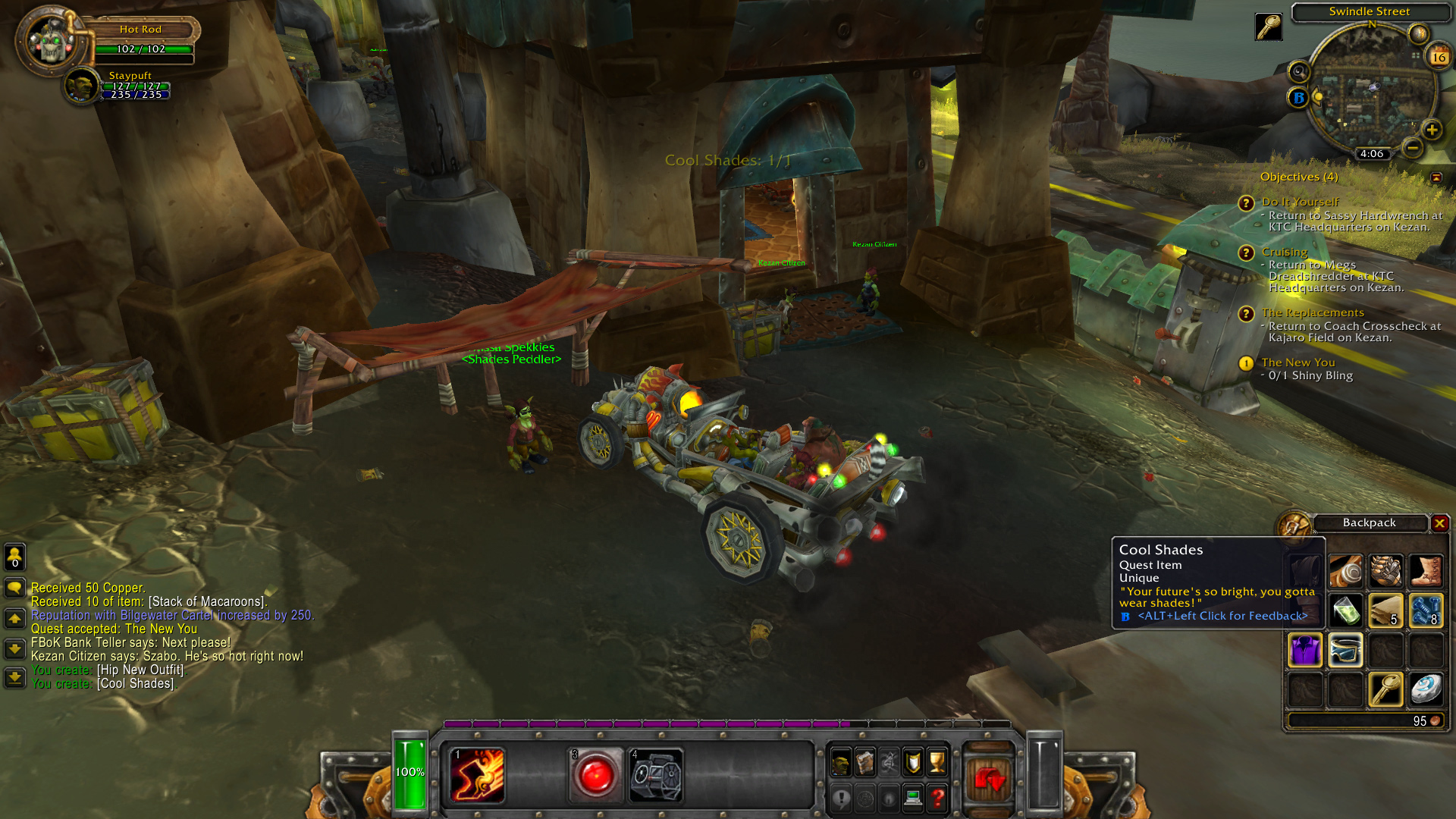Screen dimensions: 1456x819
Task: Open the red question mark help button
Action: [938, 798]
